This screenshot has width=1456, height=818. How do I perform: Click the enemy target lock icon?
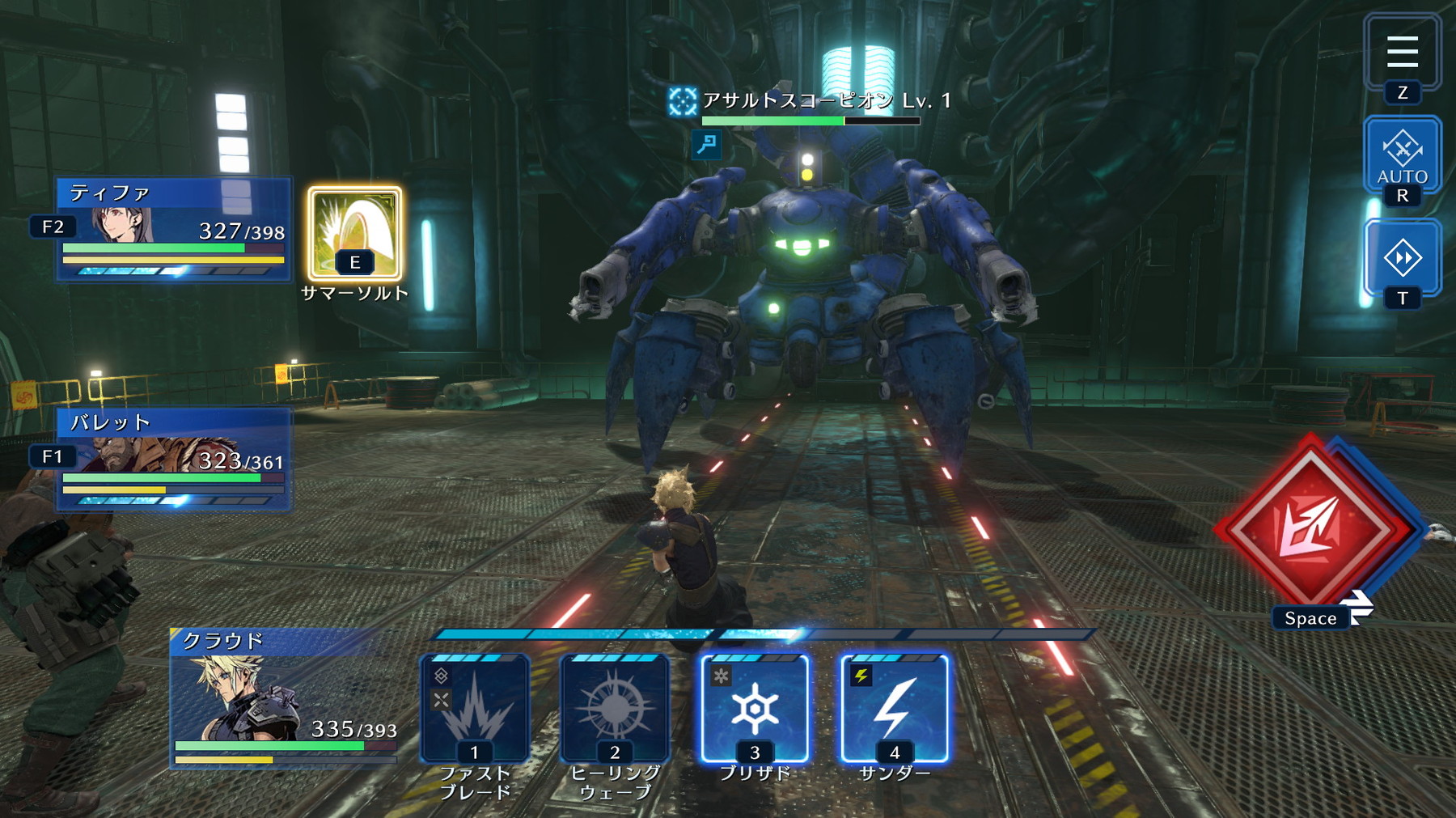pos(682,101)
